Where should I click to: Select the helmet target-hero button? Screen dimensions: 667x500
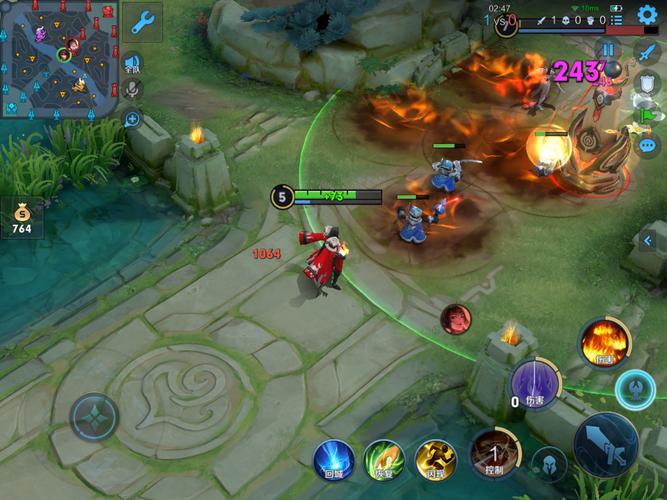point(548,464)
